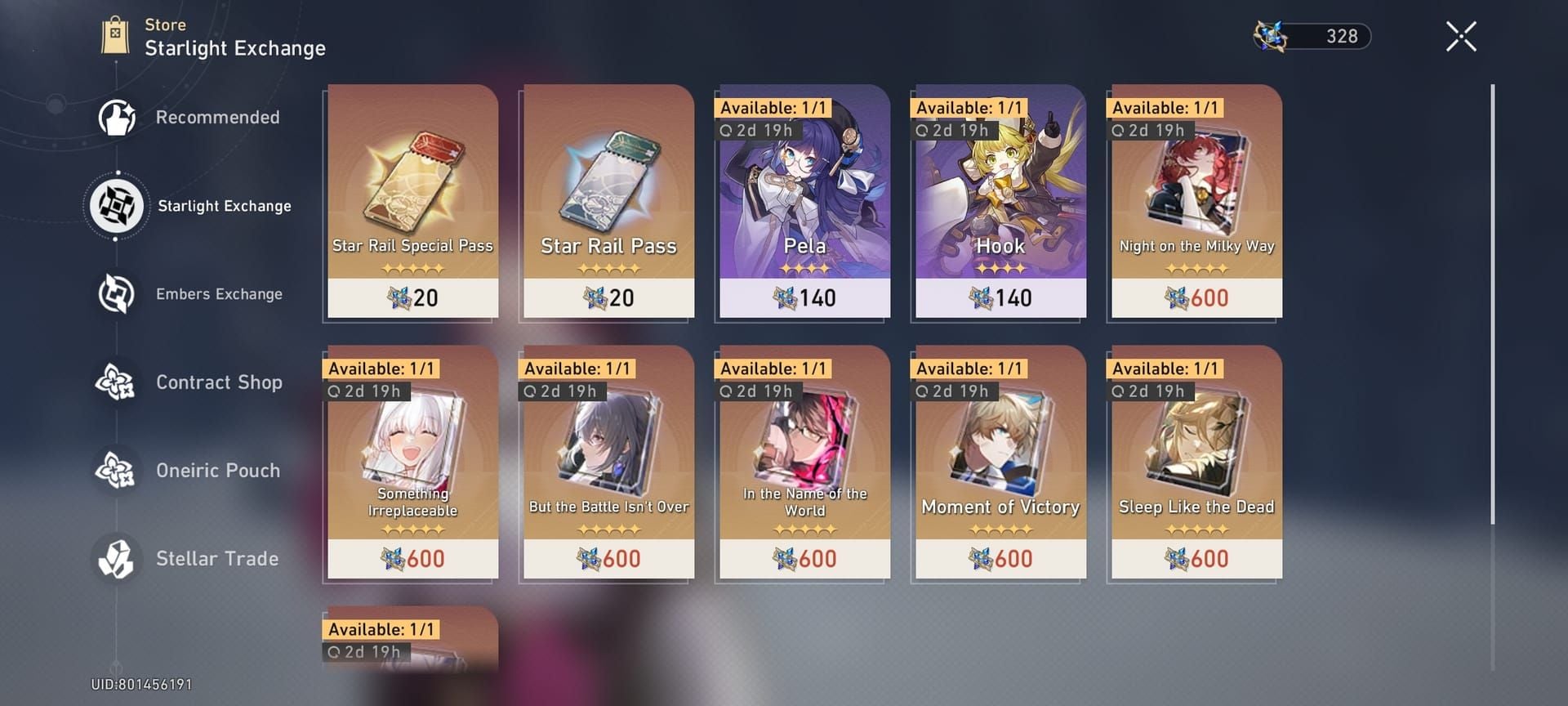1568x706 pixels.
Task: Open the Hook character card
Action: pos(999,202)
